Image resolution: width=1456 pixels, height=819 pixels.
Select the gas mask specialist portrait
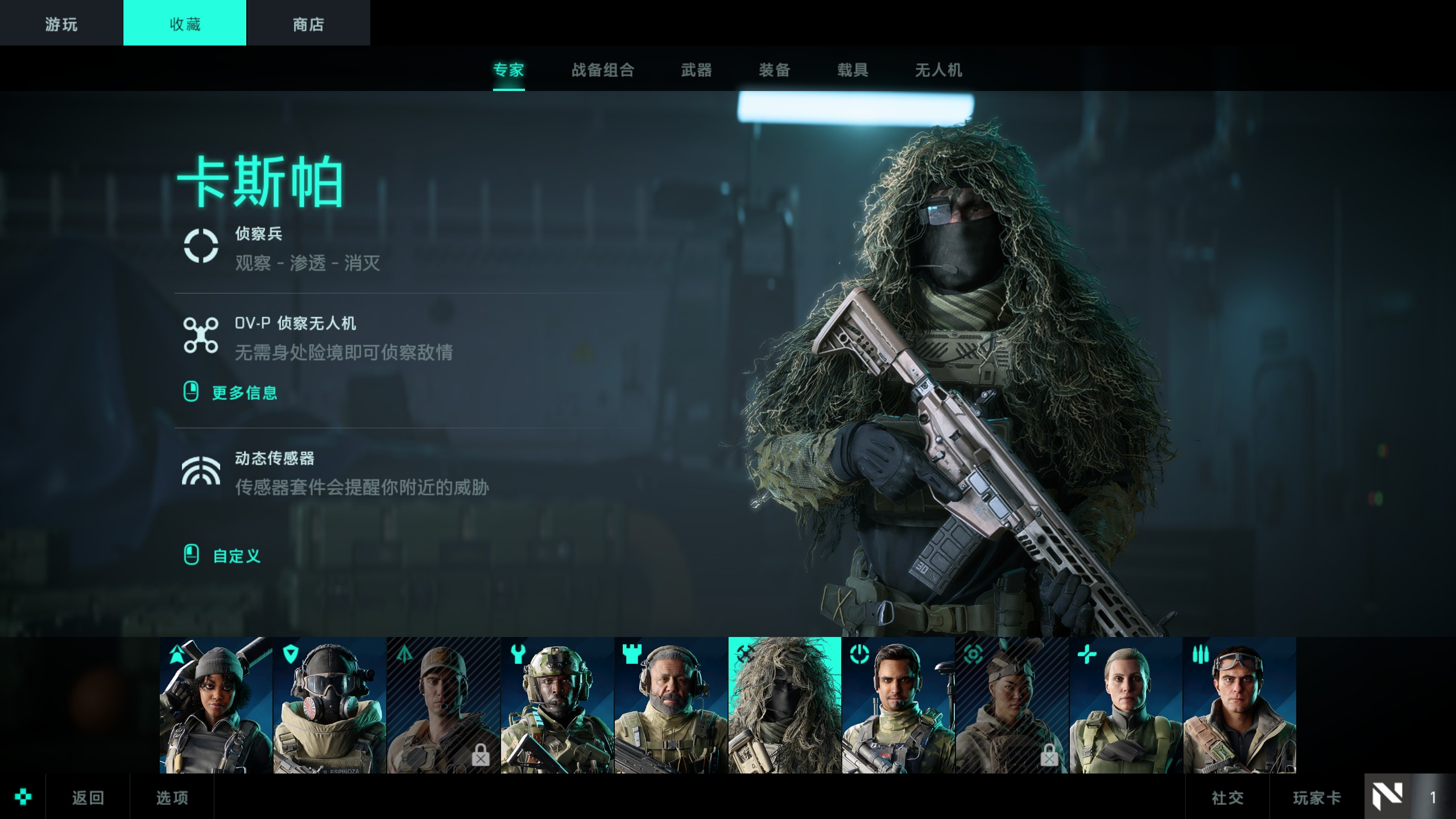pyautogui.click(x=330, y=705)
